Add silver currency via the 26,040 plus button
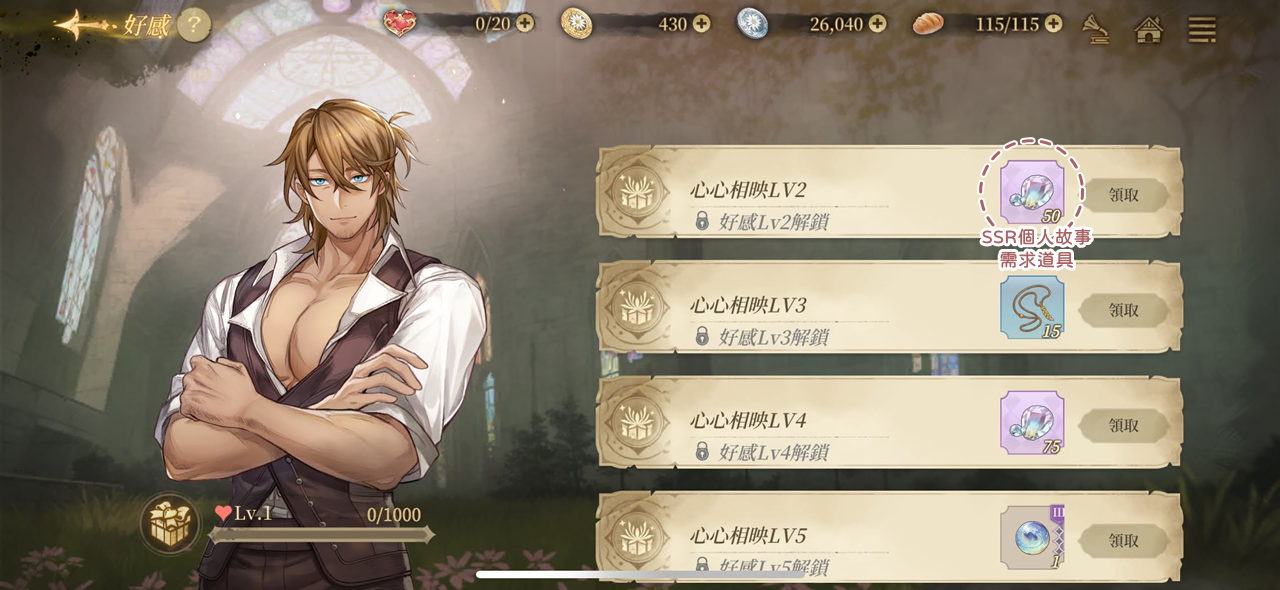The width and height of the screenshot is (1280, 590). point(877,23)
